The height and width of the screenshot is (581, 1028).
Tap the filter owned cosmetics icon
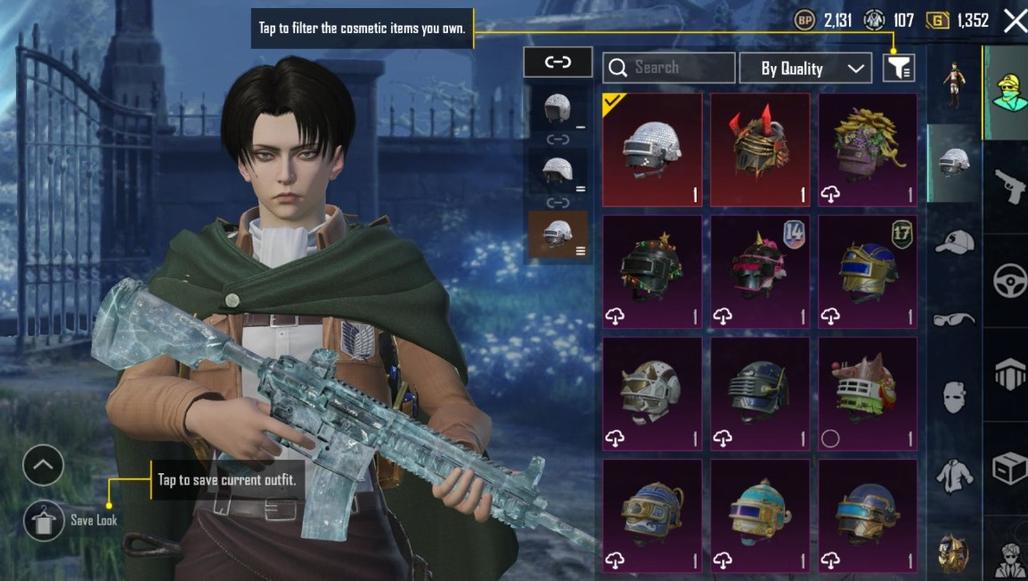pyautogui.click(x=899, y=67)
